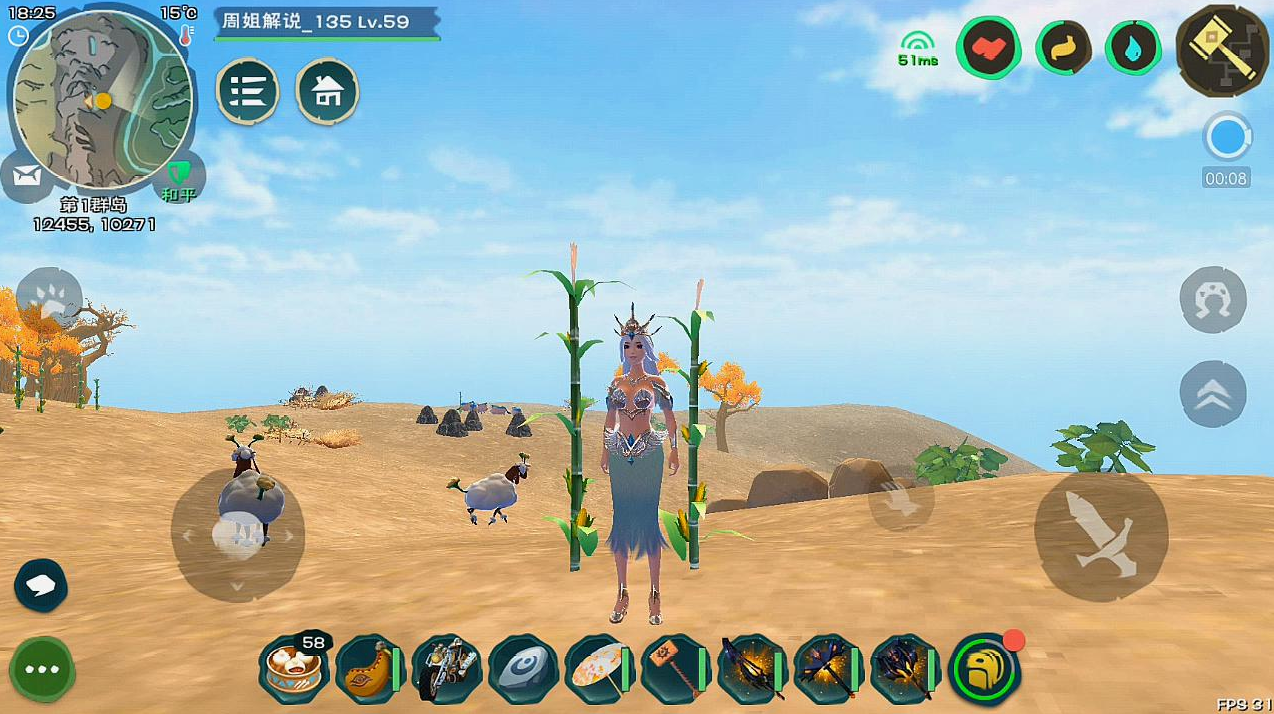Tap the double-chevron jump button

coord(1212,393)
